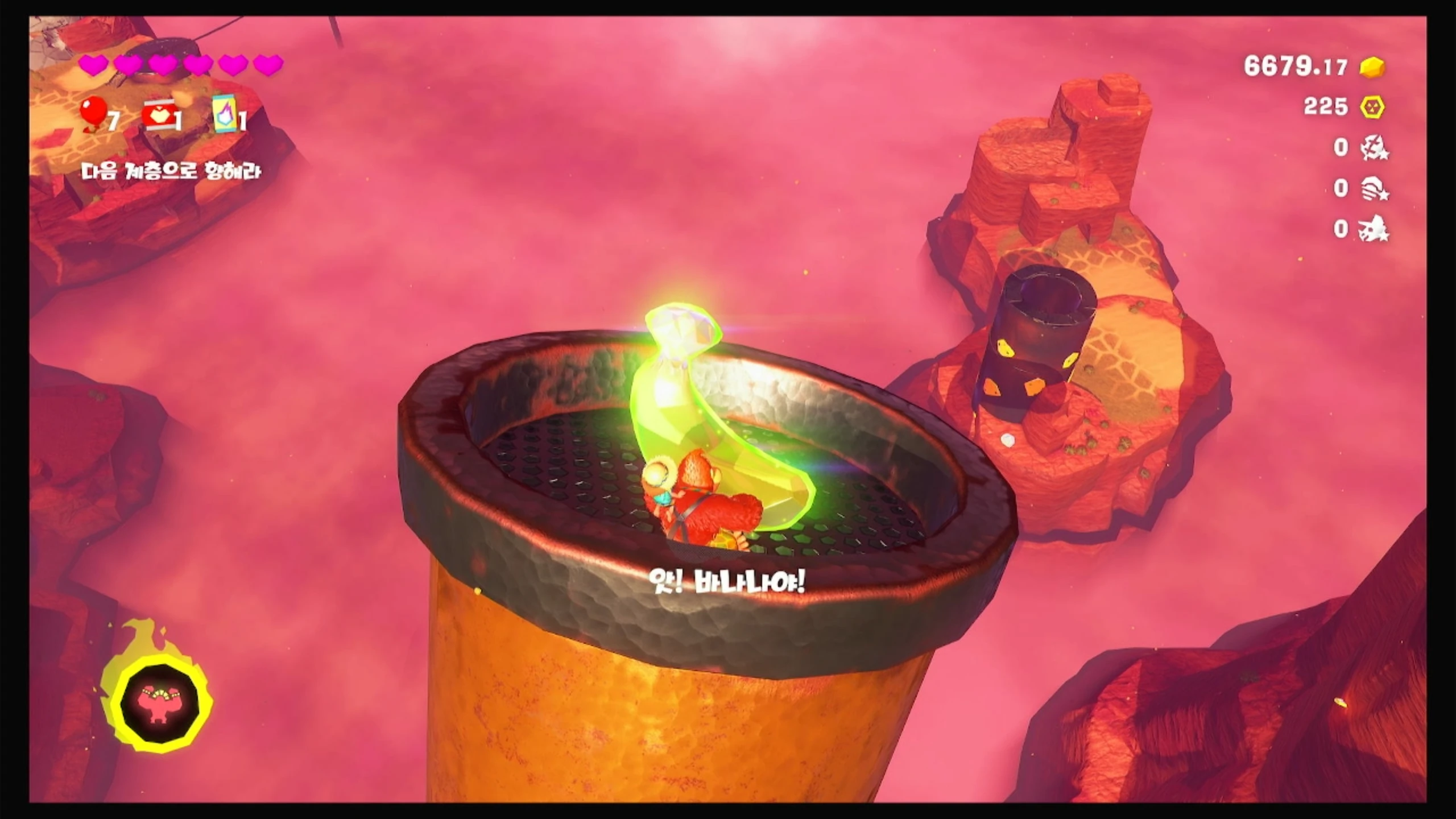1456x819 pixels.
Task: Select the yellow hexagon Banandium chip icon
Action: (1372, 107)
